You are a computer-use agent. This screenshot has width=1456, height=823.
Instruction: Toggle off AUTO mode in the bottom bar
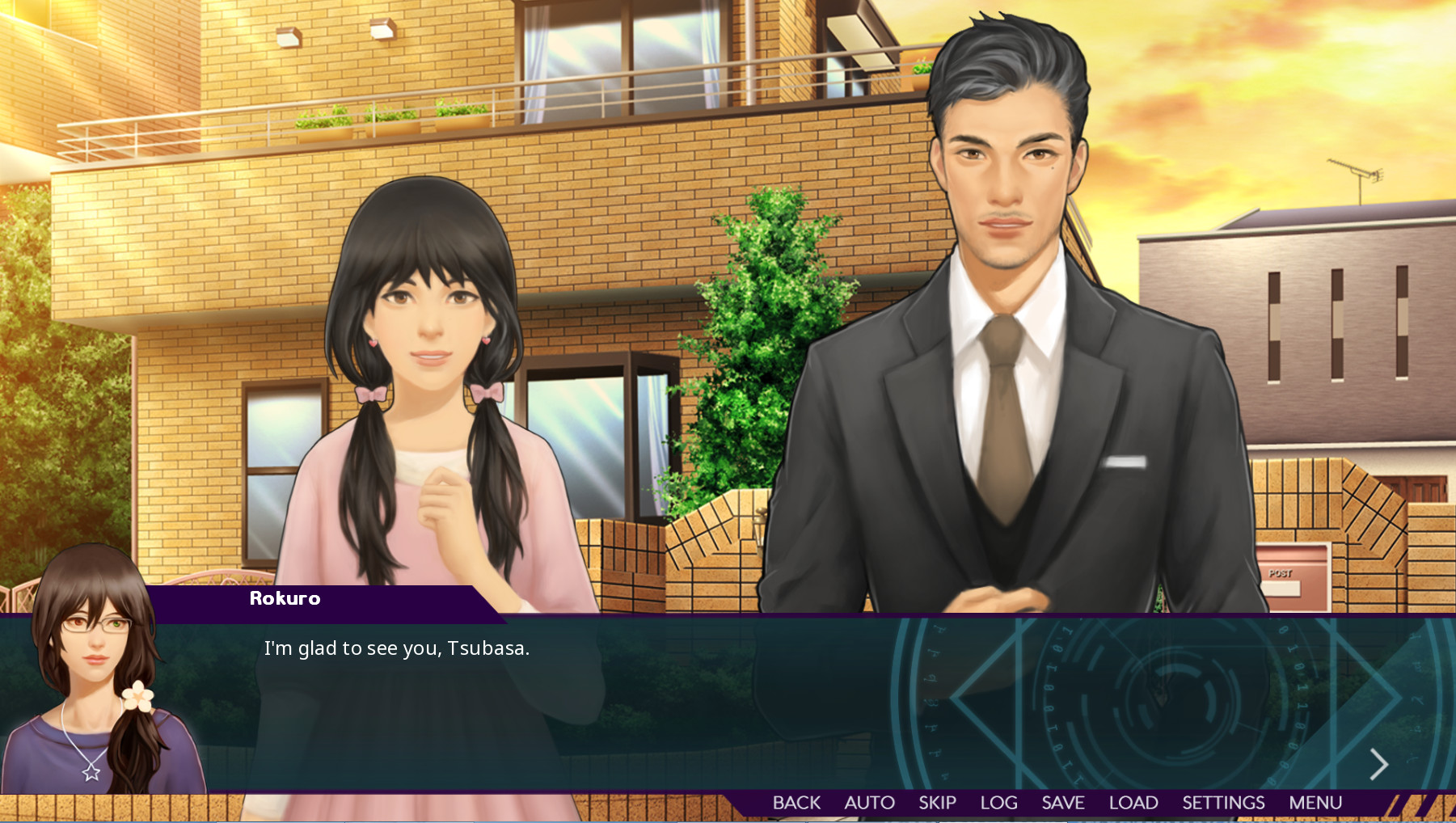click(870, 803)
